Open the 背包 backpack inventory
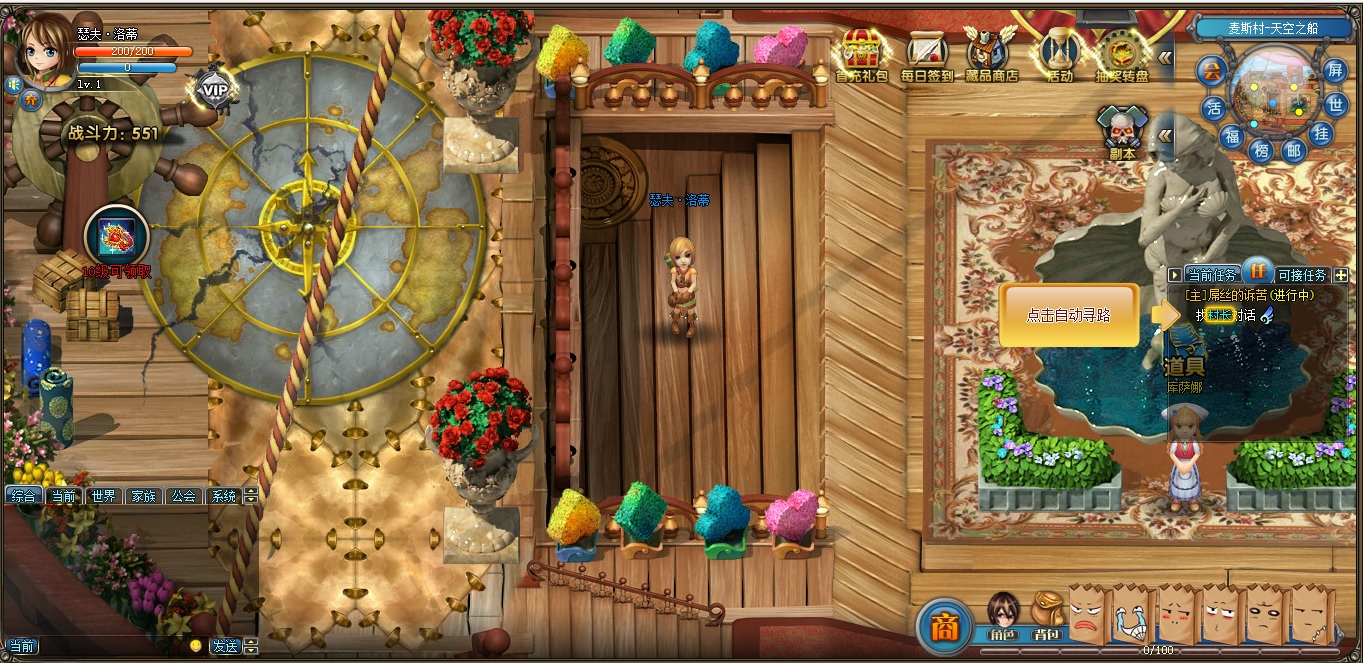Screen dimensions: 1363x663 pyautogui.click(x=1046, y=616)
